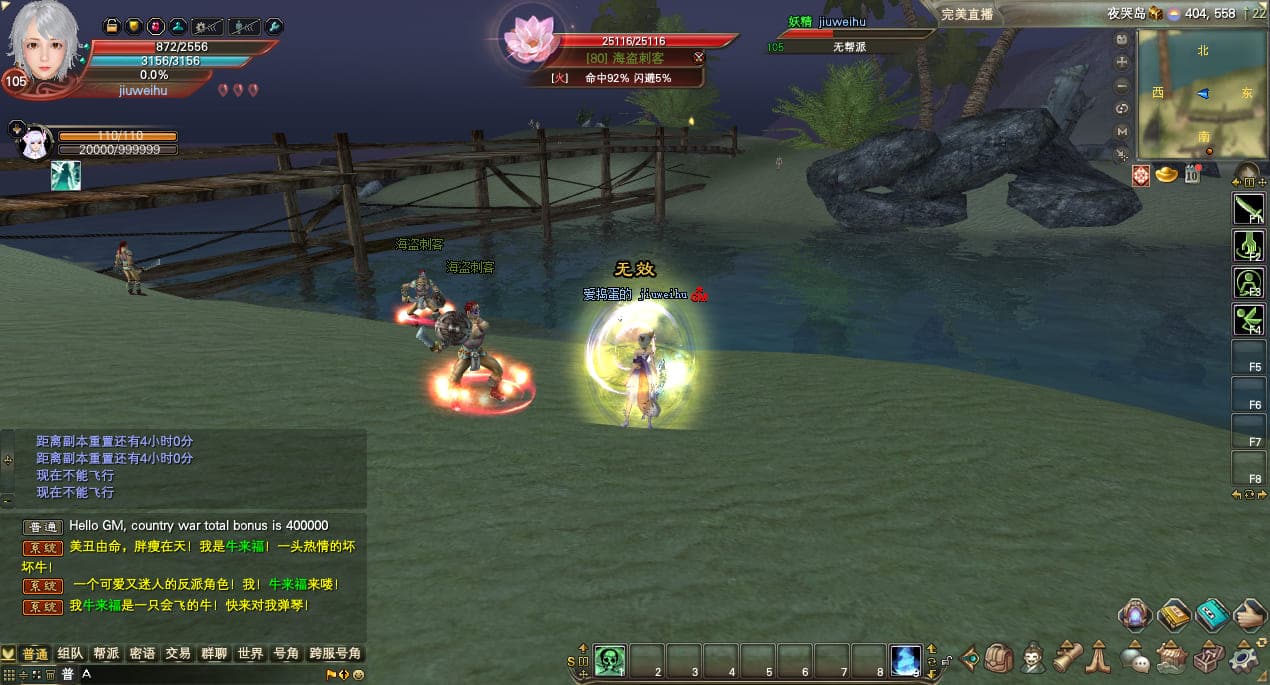The width and height of the screenshot is (1270, 685).
Task: Zoom out the minimap with minus button
Action: [x=1122, y=85]
